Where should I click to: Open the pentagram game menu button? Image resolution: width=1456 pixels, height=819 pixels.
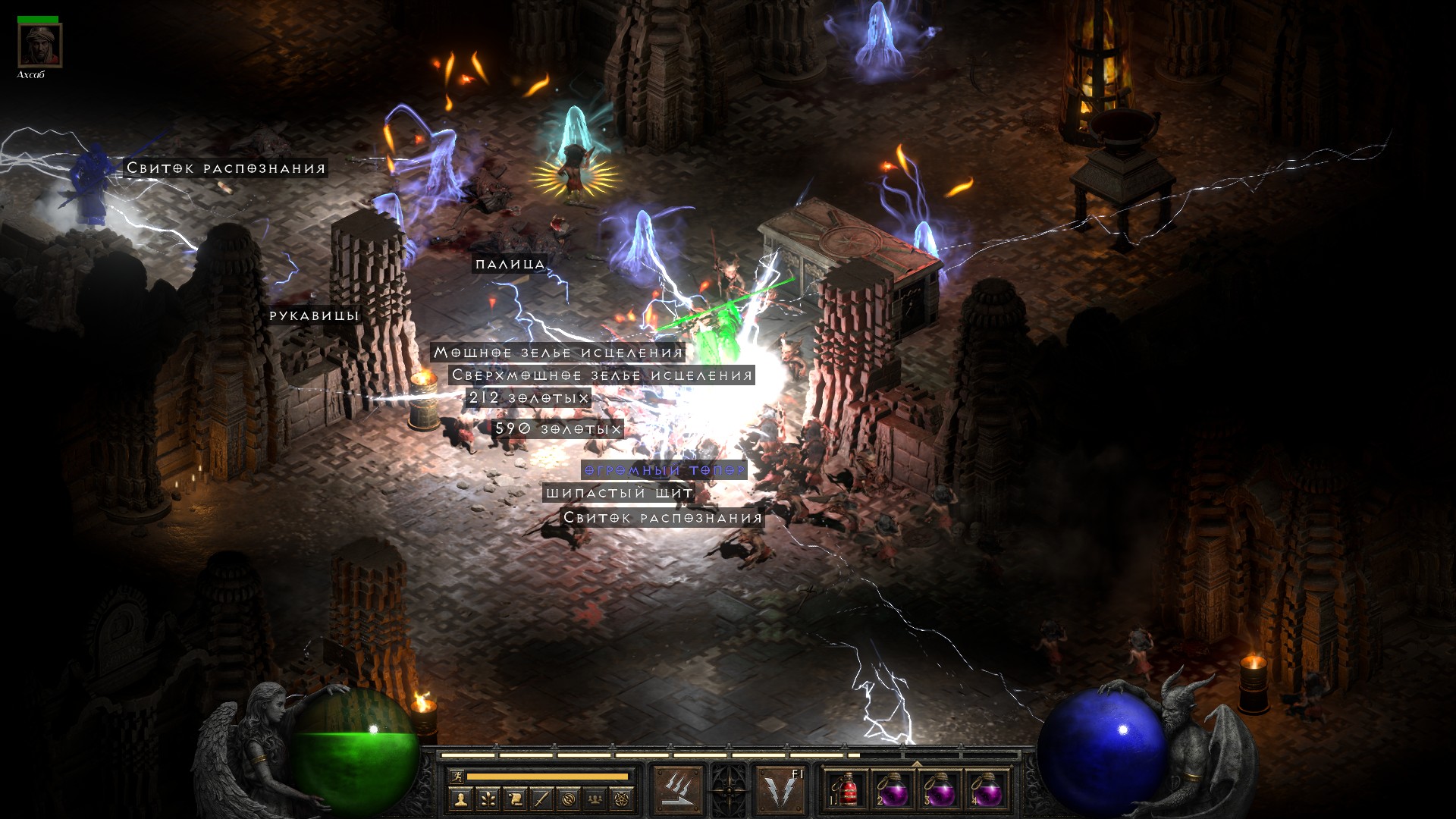coord(623,799)
